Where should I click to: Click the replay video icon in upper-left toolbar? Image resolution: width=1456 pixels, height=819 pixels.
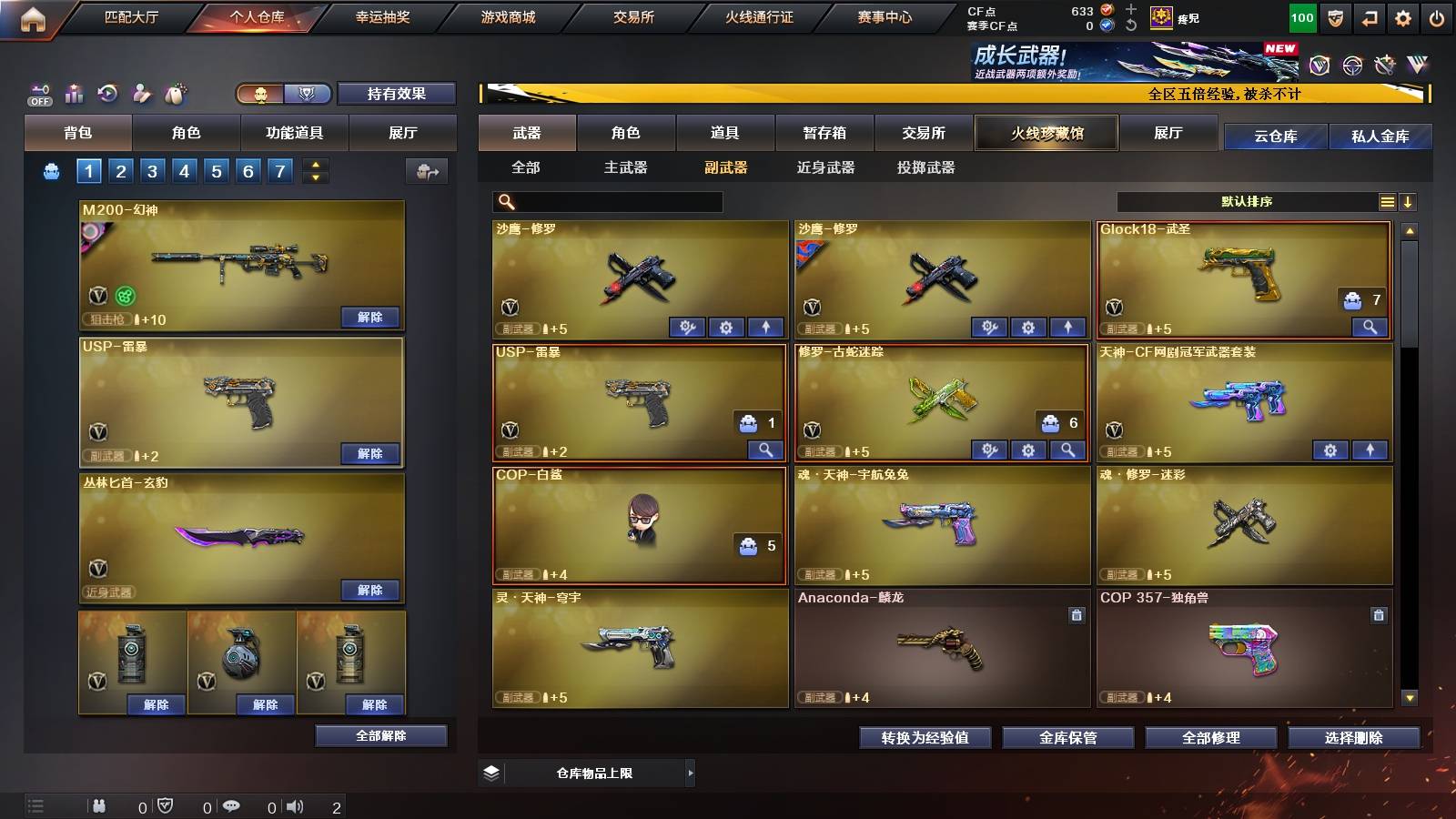pos(106,93)
